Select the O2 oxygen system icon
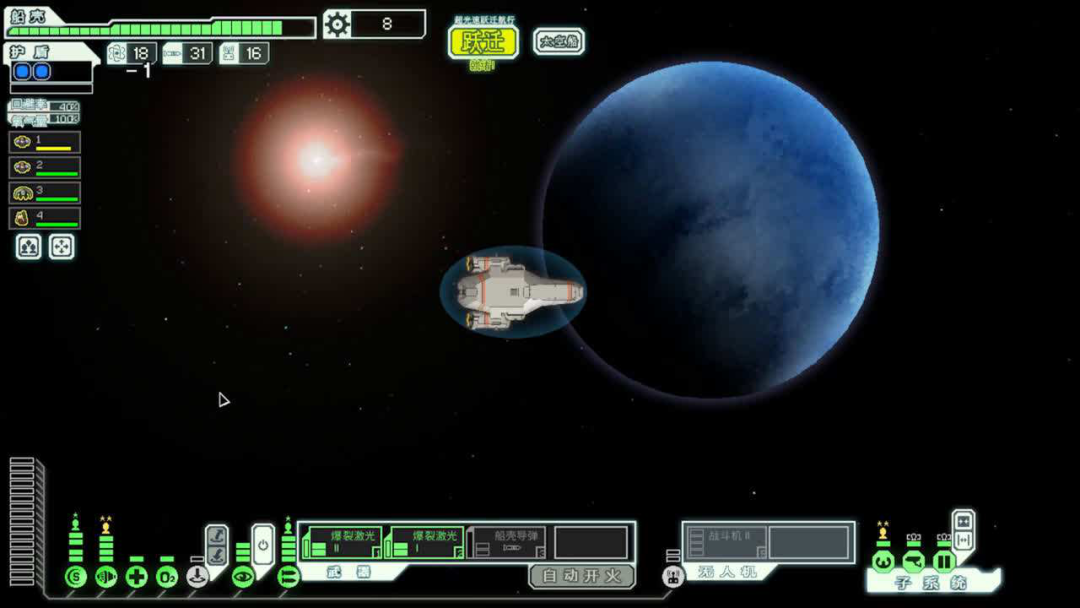The width and height of the screenshot is (1080, 608). pos(167,577)
